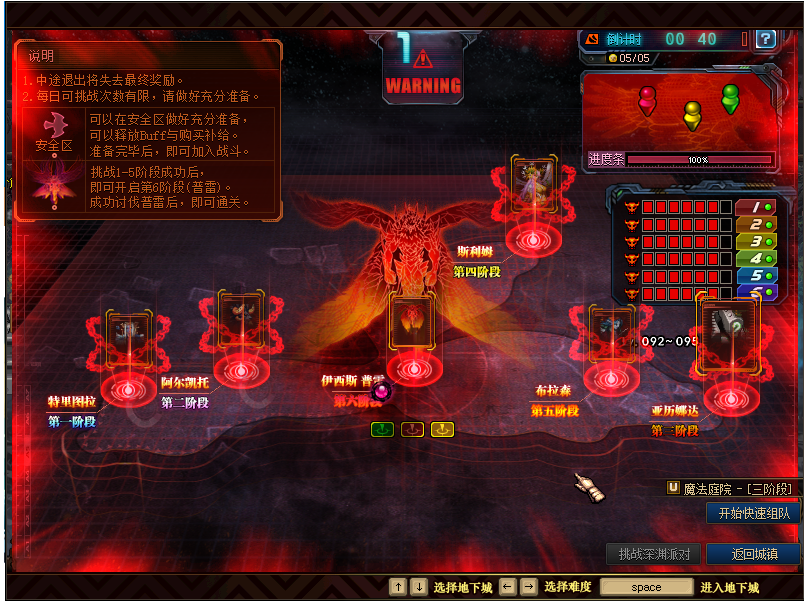Select stage 3 row in the progress panel

tap(755, 241)
